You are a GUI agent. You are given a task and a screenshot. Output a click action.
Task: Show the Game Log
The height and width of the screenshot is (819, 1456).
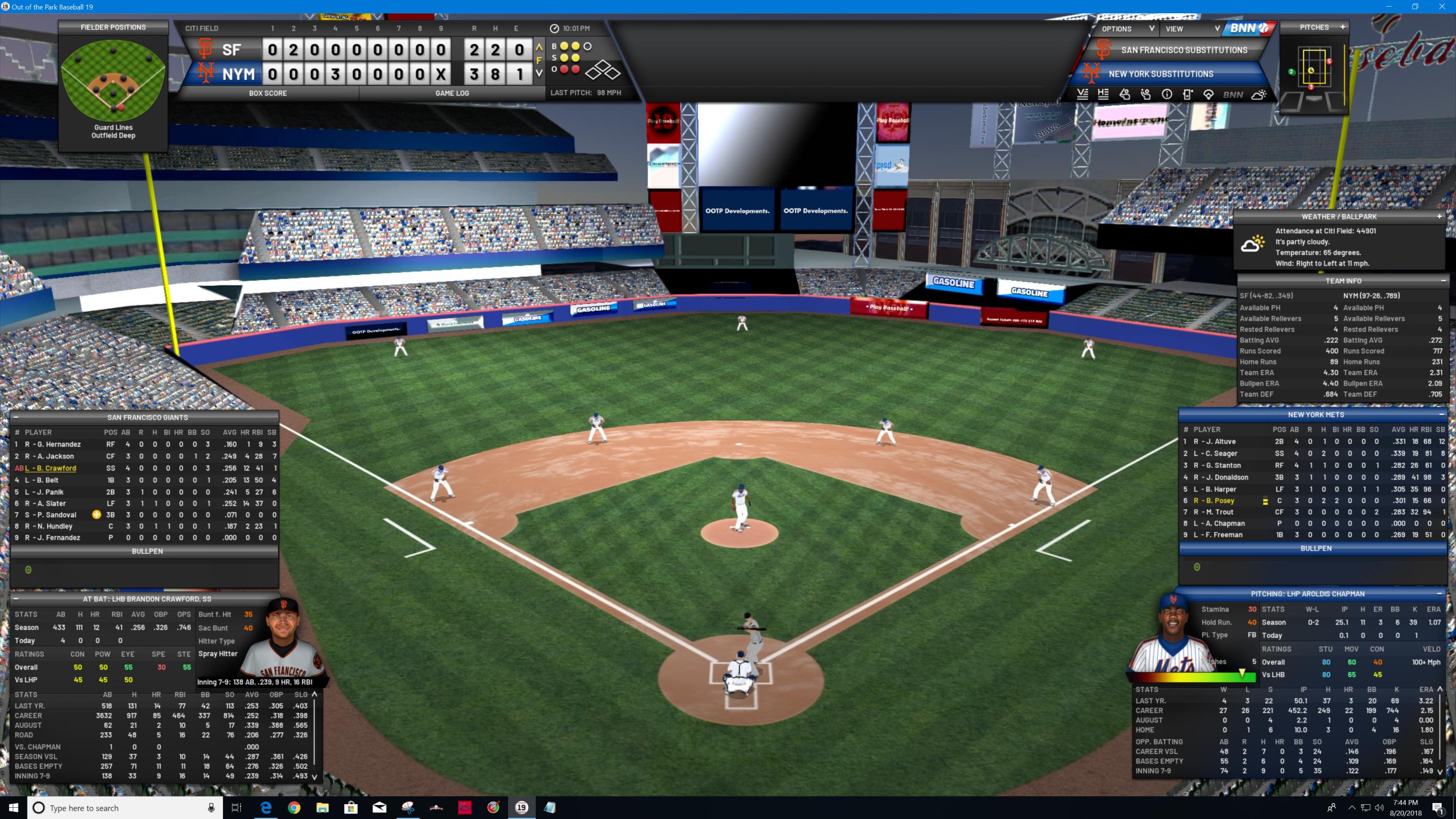(452, 93)
